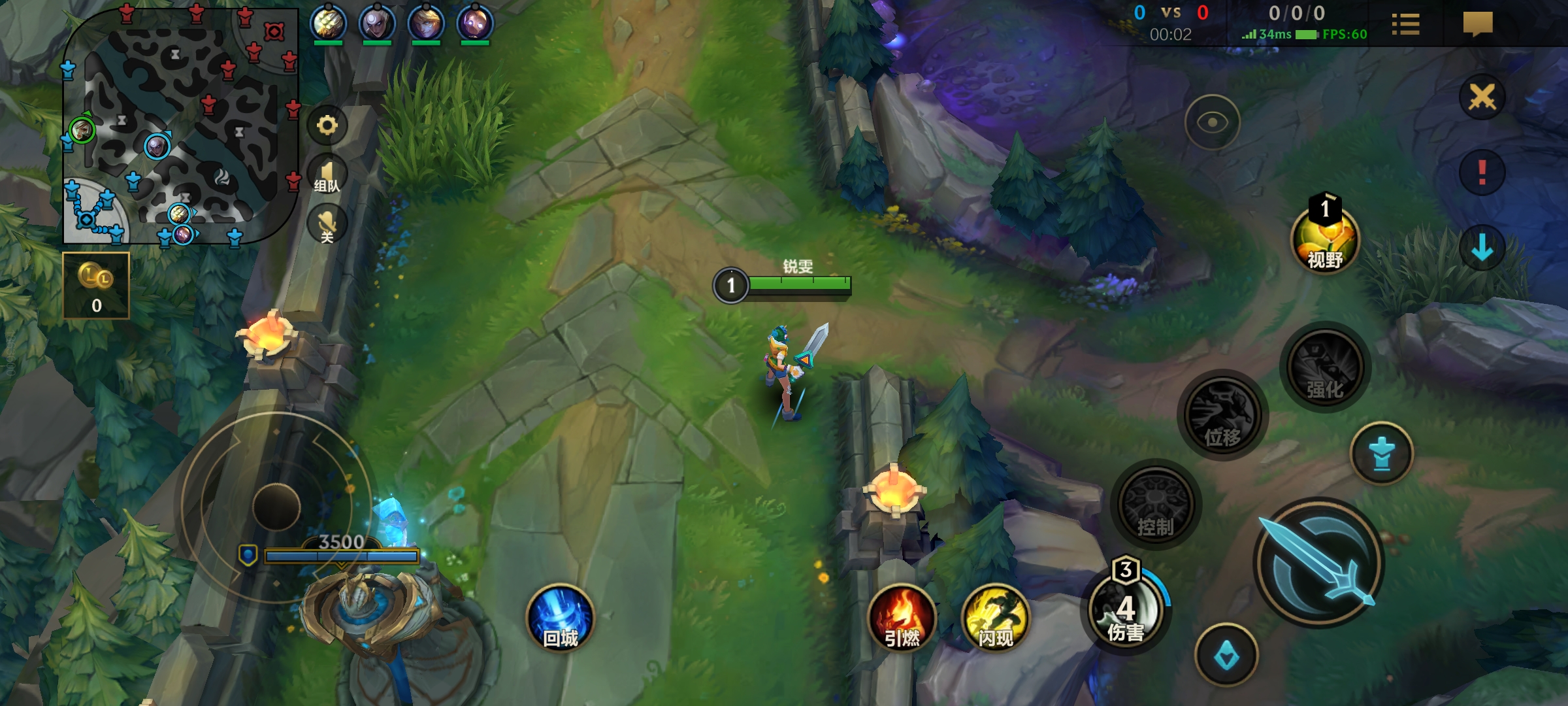Open the chat speech bubble
This screenshot has width=1568, height=706.
tap(1478, 24)
